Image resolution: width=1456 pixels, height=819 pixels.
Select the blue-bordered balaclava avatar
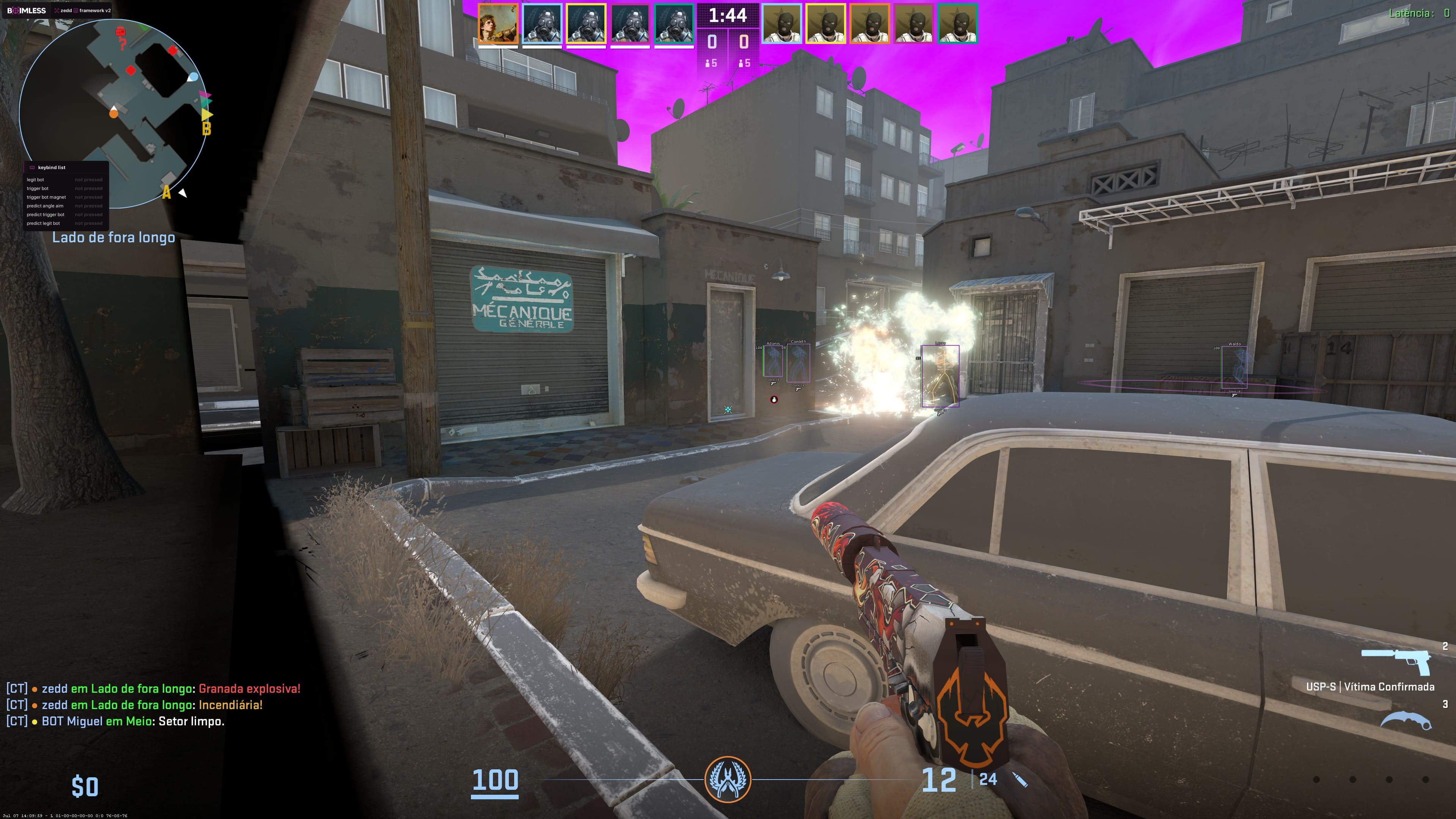click(x=782, y=24)
